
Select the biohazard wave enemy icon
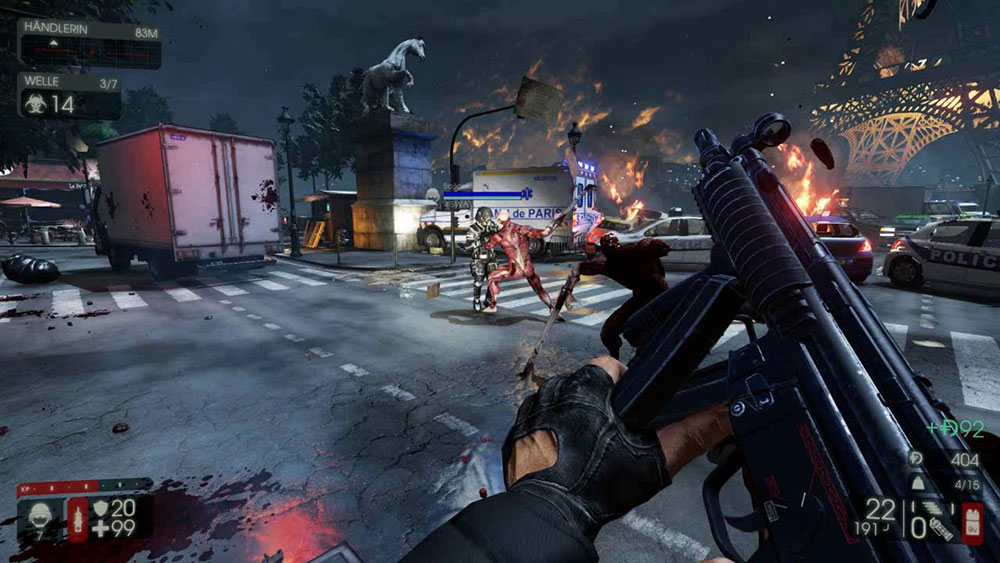36,103
